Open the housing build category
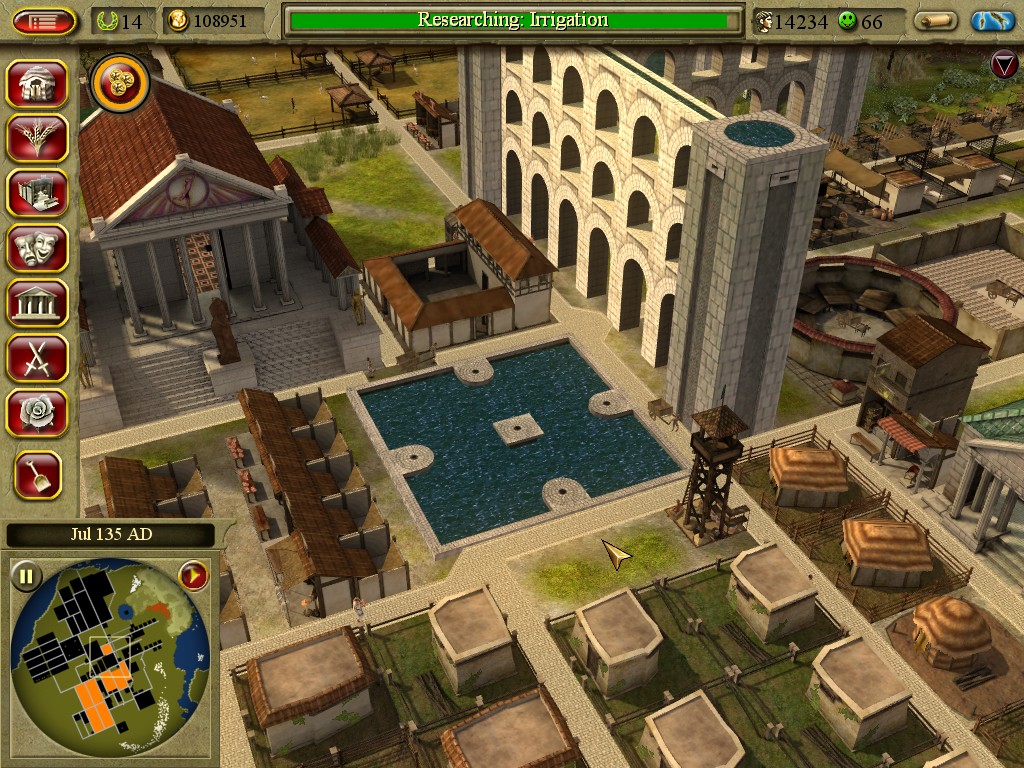Screen dimensions: 1024x768 (38, 84)
